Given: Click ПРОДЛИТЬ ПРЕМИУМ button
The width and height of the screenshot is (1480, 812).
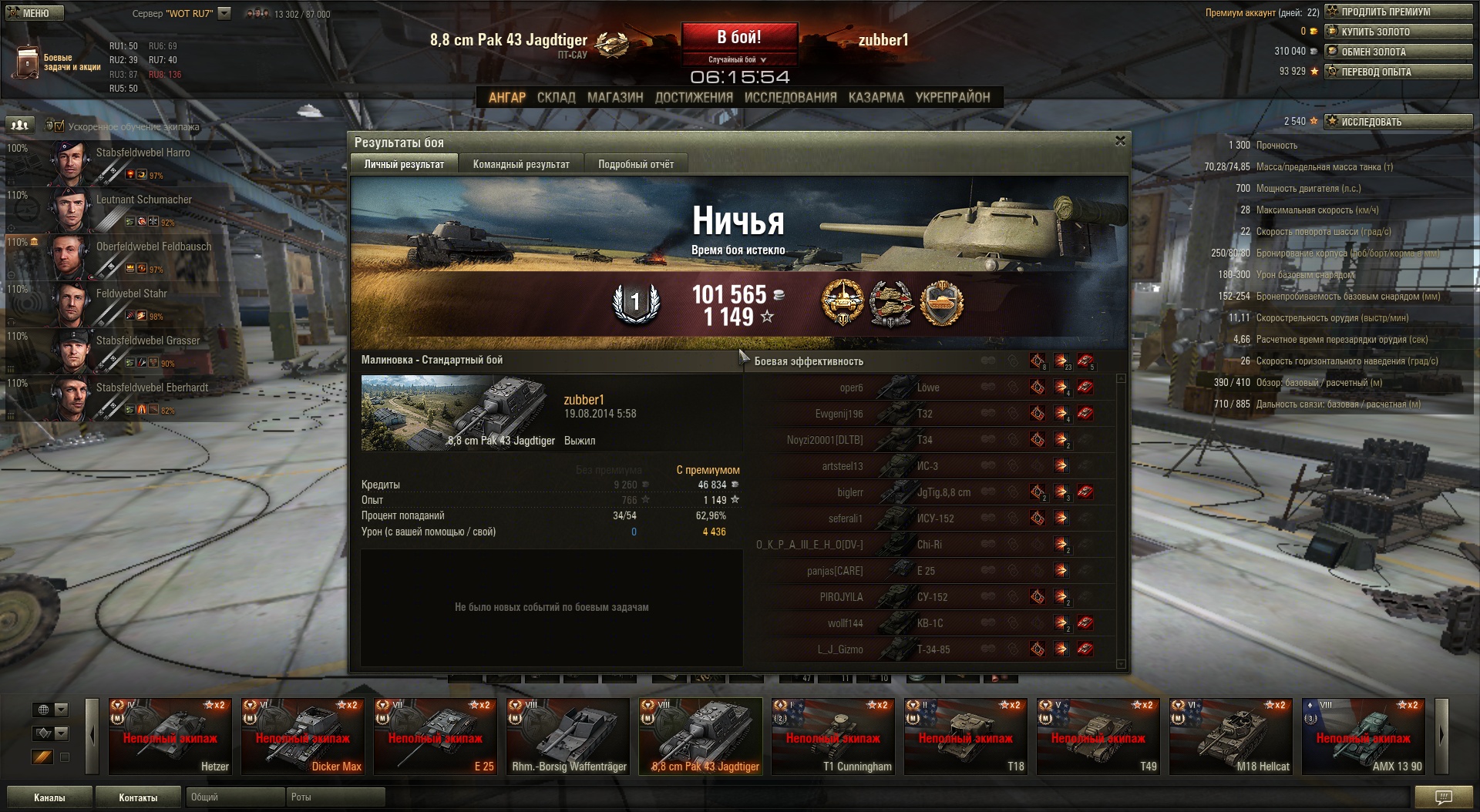Looking at the screenshot, I should 1398,12.
